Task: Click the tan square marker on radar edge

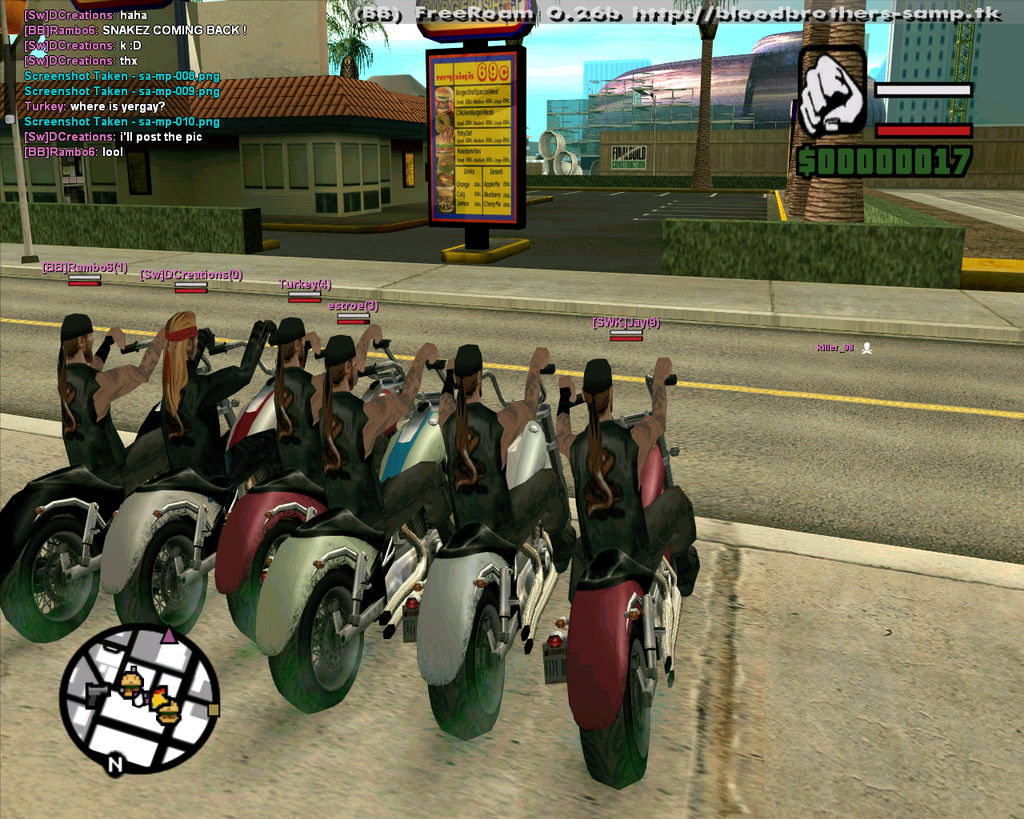Action: click(x=213, y=710)
